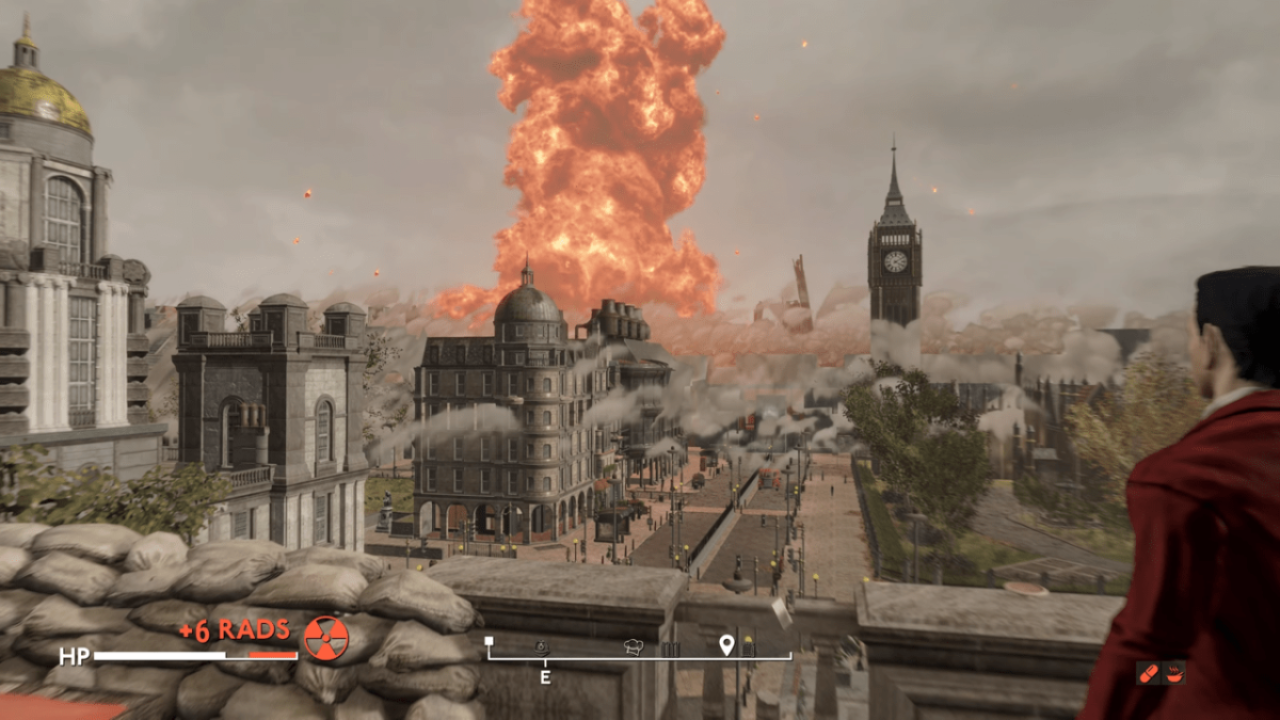Image resolution: width=1280 pixels, height=720 pixels.
Task: Select the steaming food bowl icon
Action: [1173, 673]
